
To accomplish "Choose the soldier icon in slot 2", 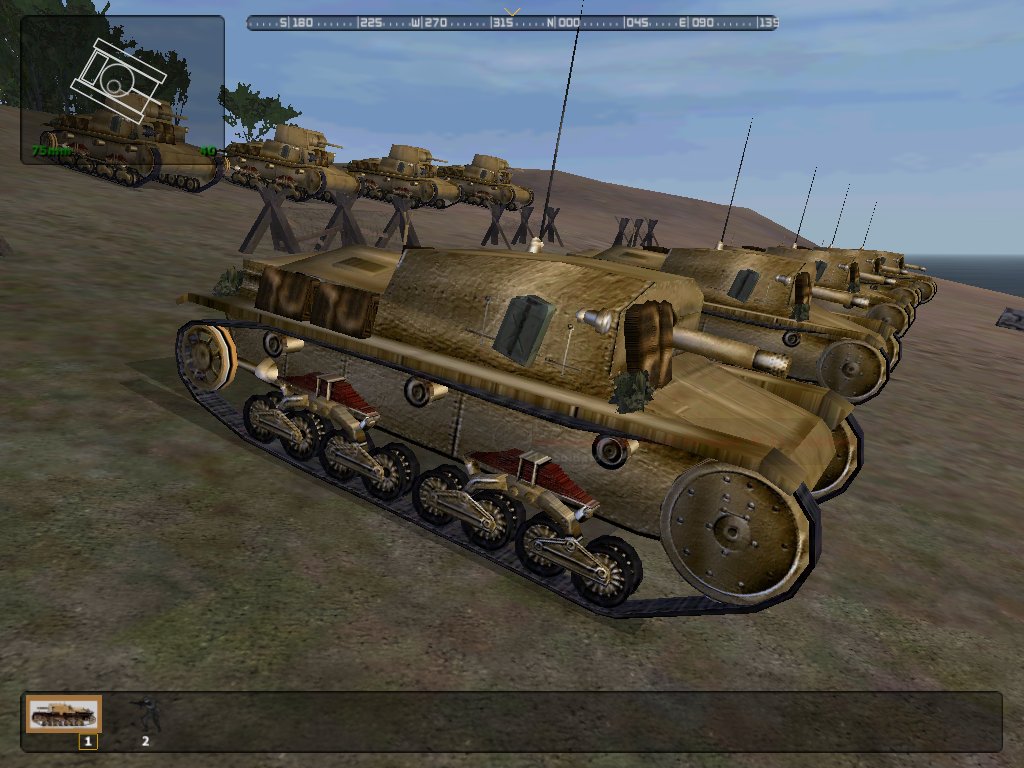I will (x=145, y=714).
